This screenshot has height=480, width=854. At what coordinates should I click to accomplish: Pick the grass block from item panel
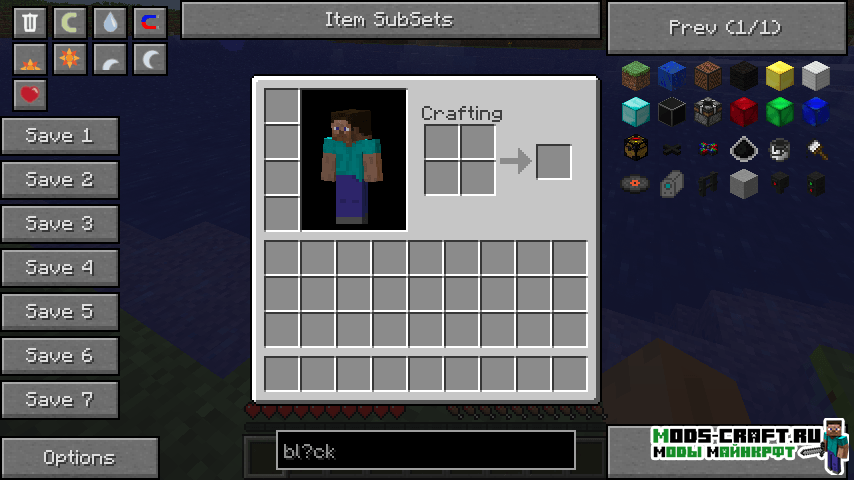point(636,76)
